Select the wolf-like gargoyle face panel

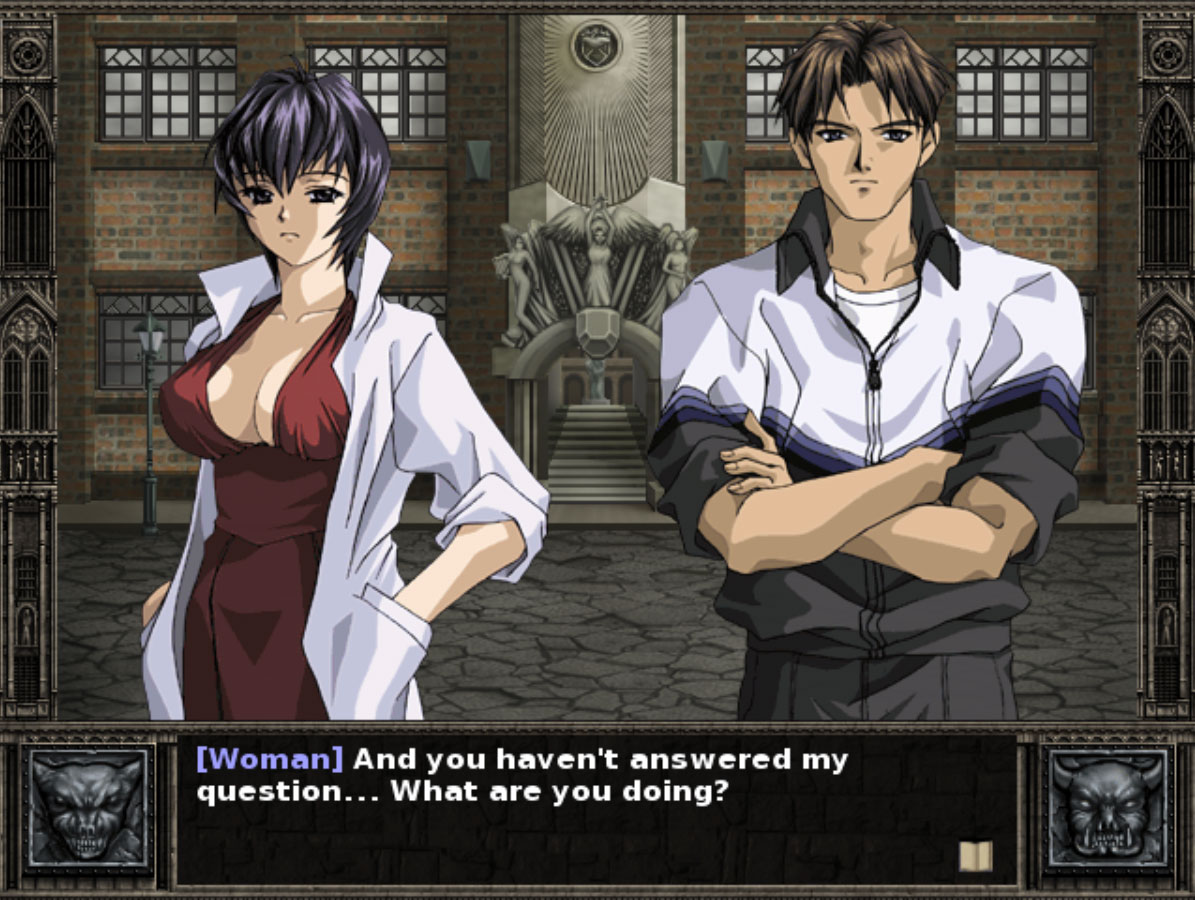click(89, 808)
